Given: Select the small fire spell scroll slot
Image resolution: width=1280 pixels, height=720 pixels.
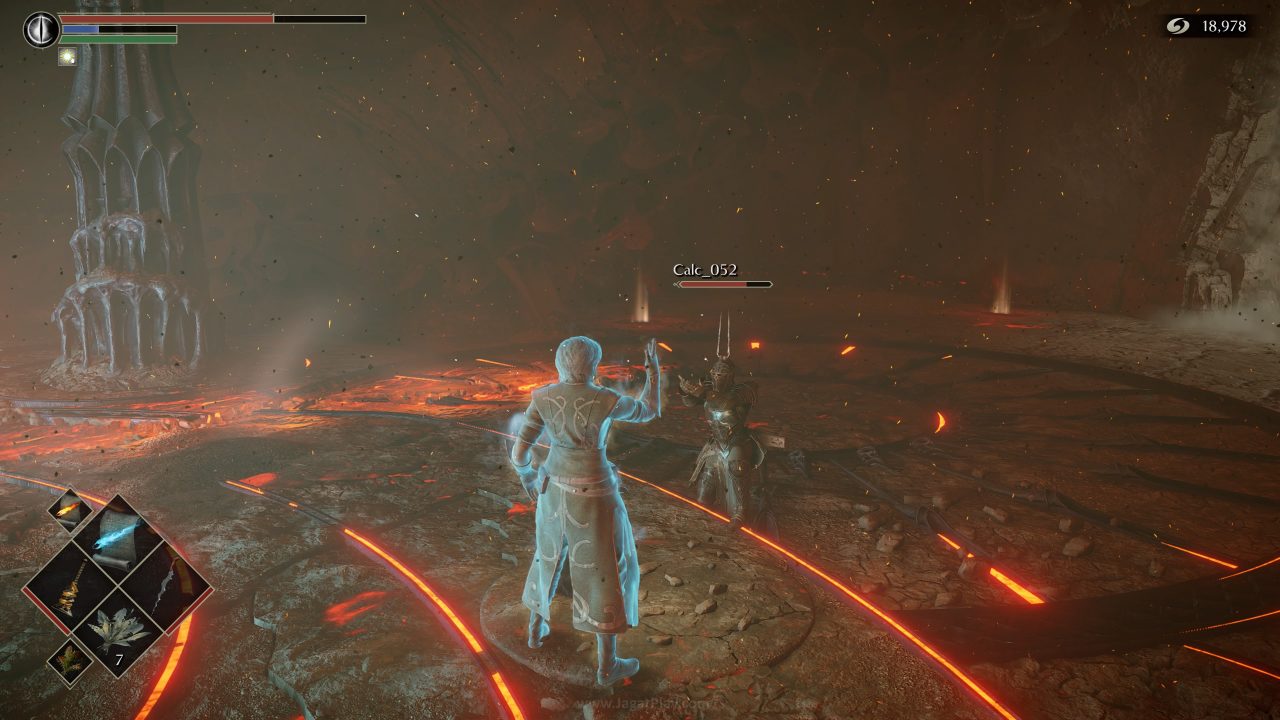Looking at the screenshot, I should coord(68,511).
